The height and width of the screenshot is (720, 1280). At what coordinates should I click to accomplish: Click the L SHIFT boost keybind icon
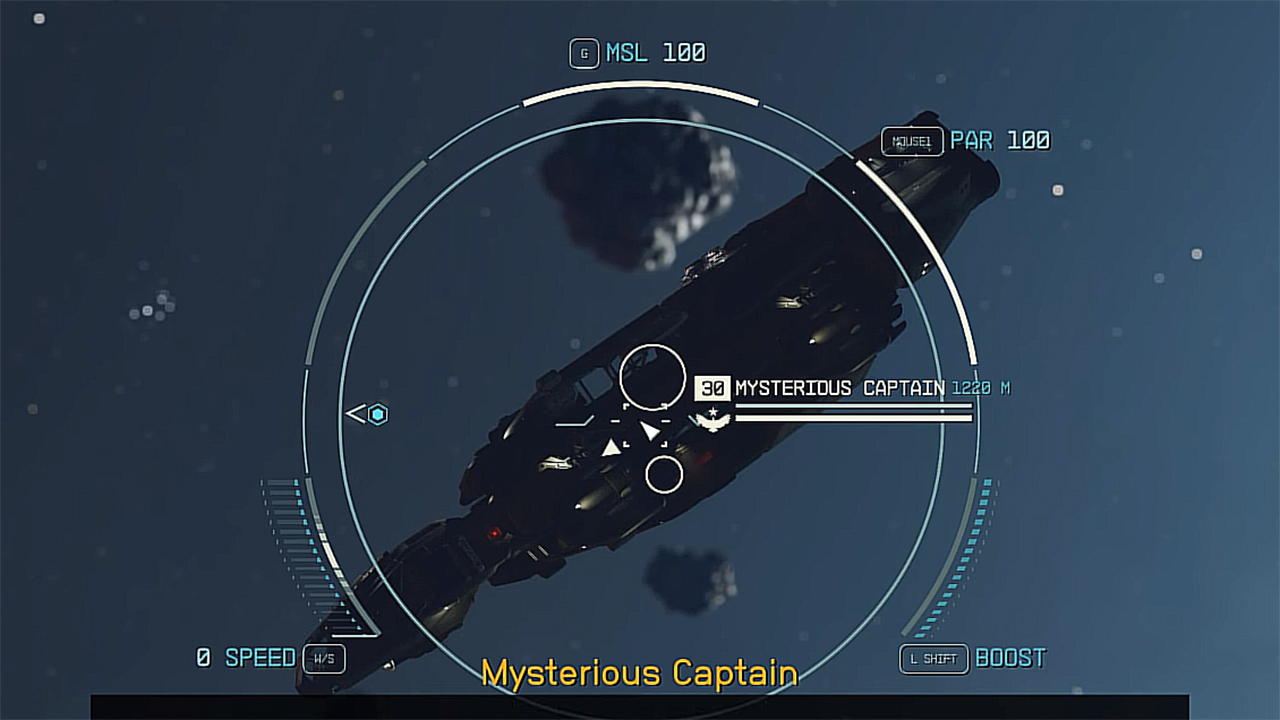[934, 658]
